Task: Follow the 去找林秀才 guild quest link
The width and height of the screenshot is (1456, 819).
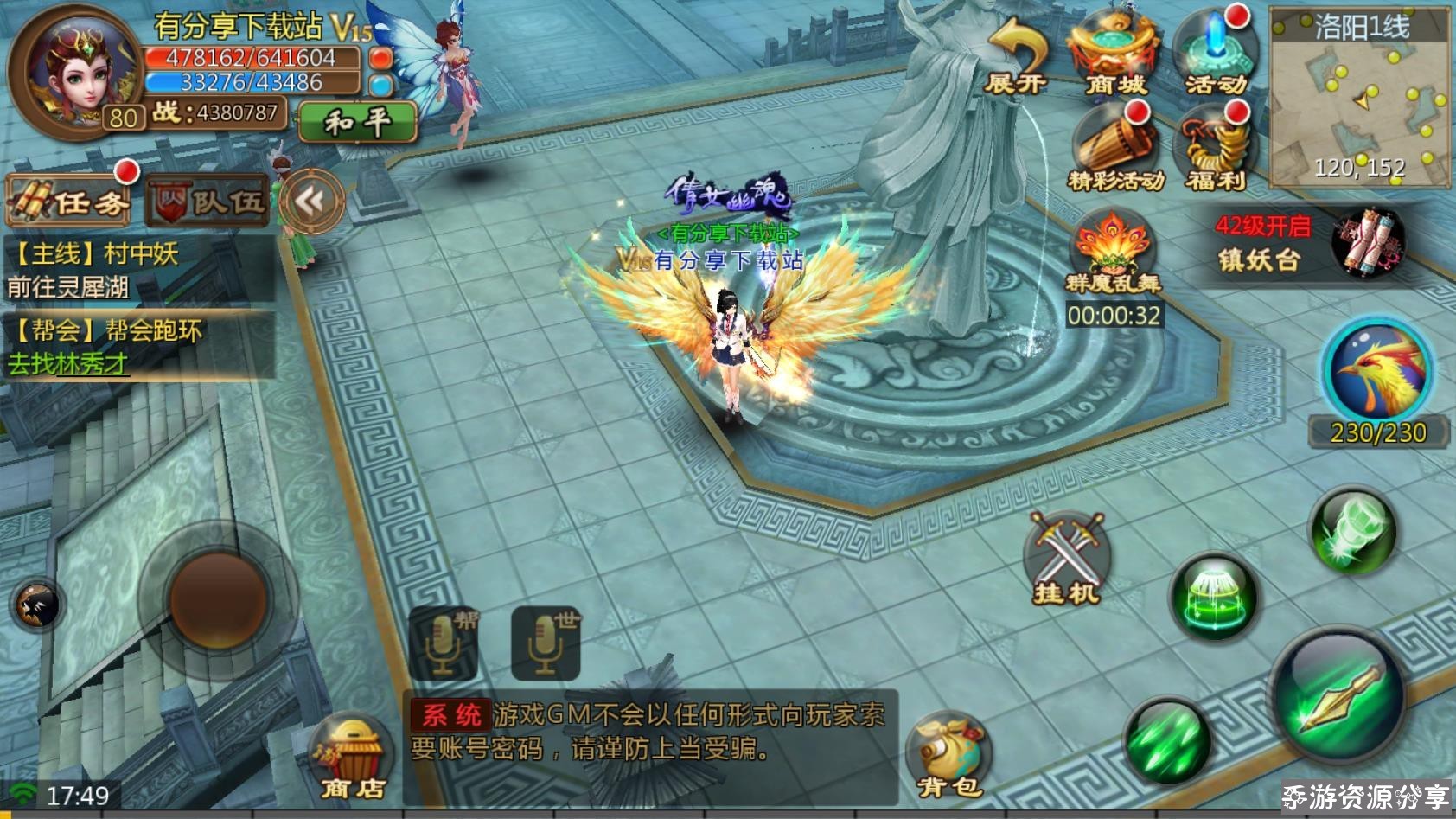Action: pyautogui.click(x=68, y=364)
